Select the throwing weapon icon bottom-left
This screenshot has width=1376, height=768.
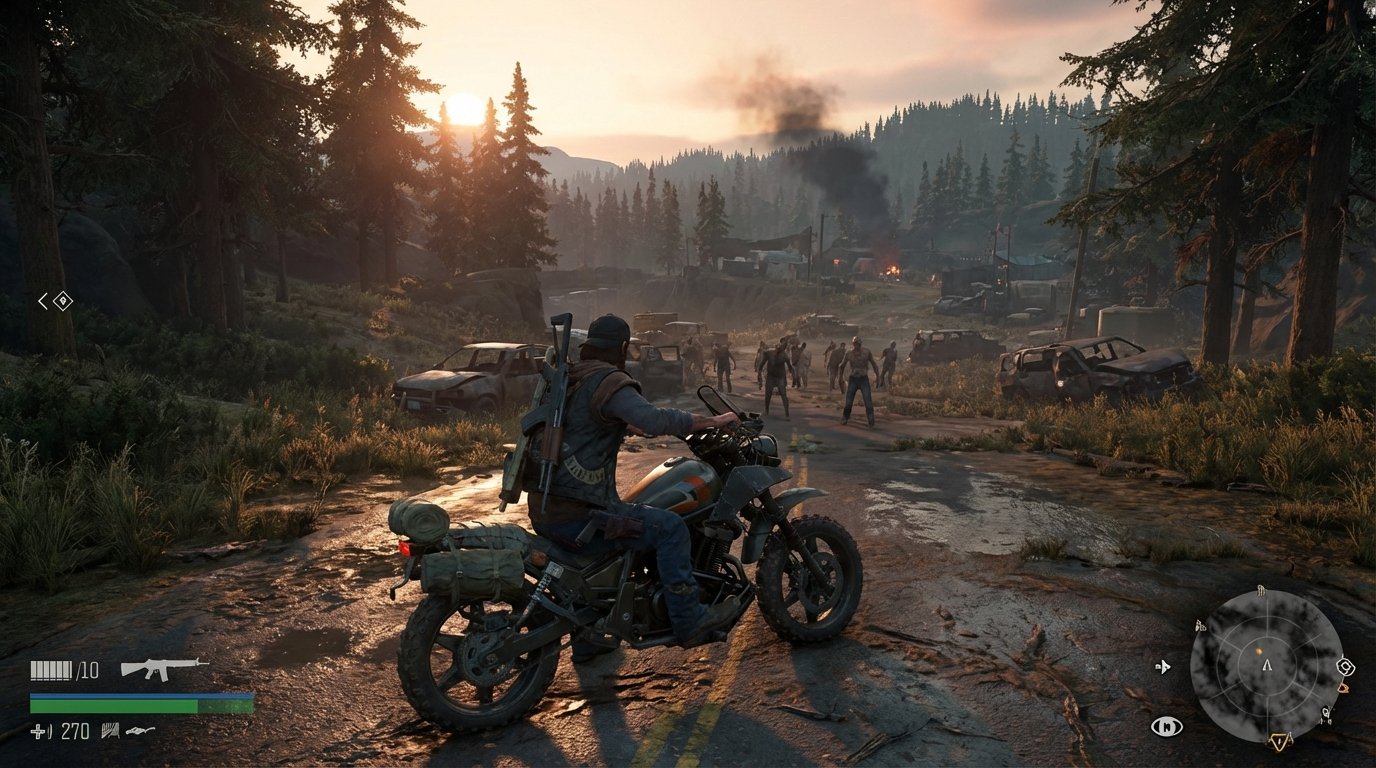click(x=138, y=731)
